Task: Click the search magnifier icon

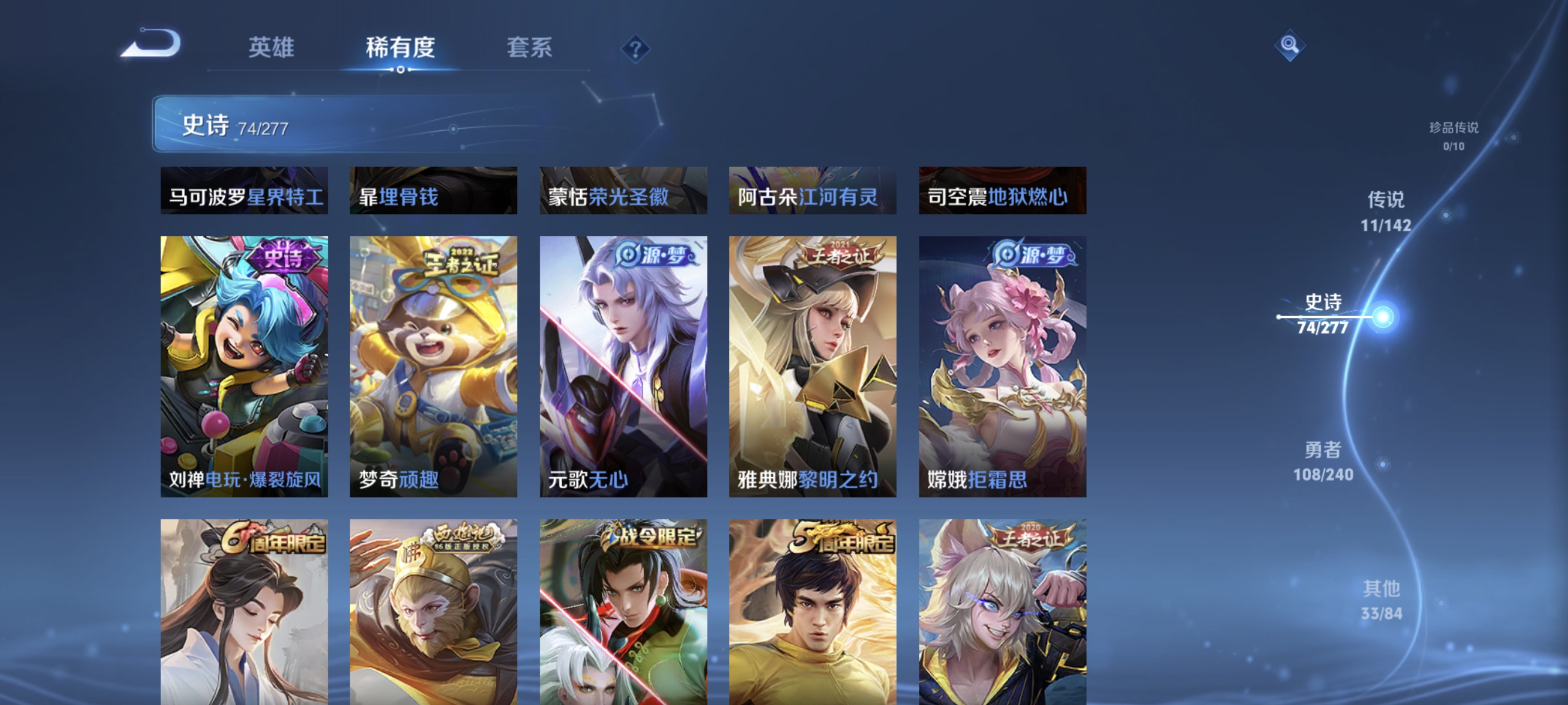Action: point(1291,45)
